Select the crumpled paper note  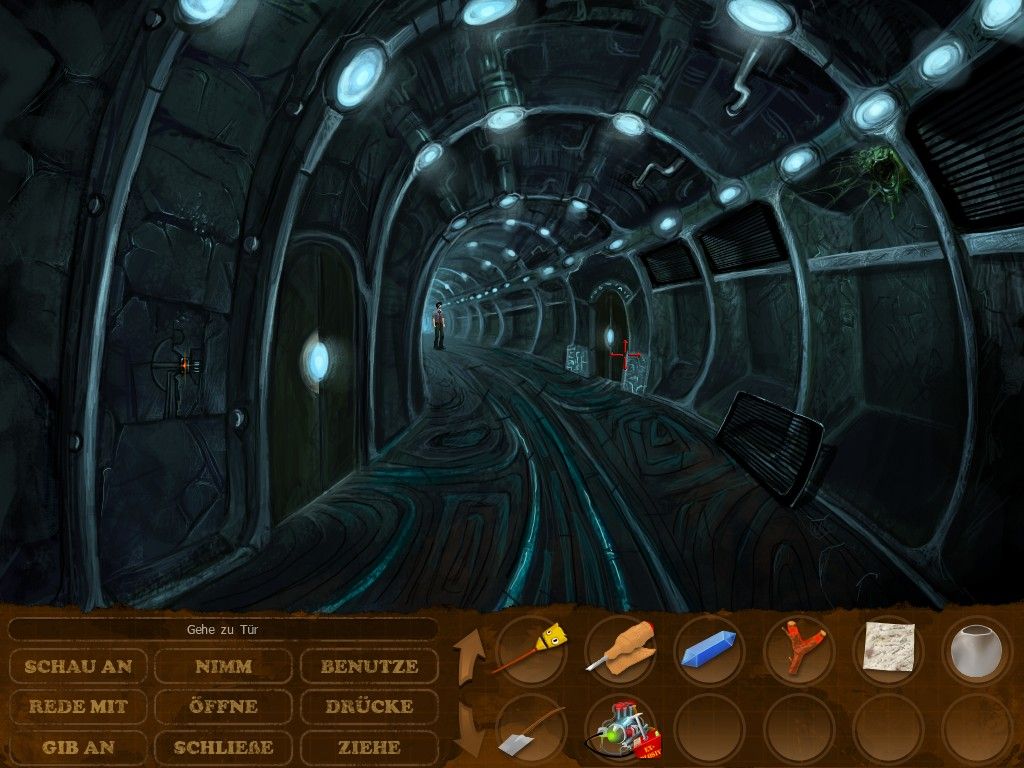pyautogui.click(x=888, y=646)
